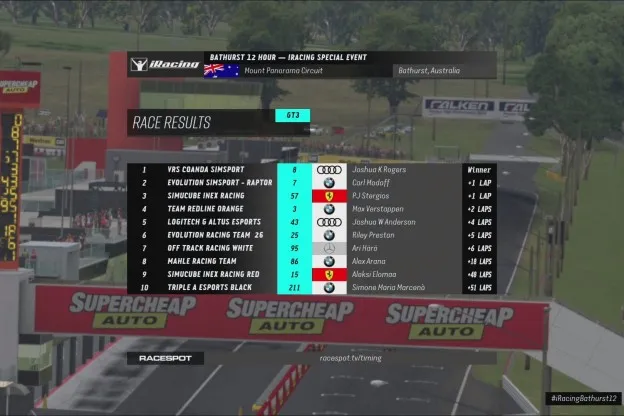This screenshot has width=624, height=416.
Task: Pick the Simucube Inex Racing Red row
Action: (310, 274)
